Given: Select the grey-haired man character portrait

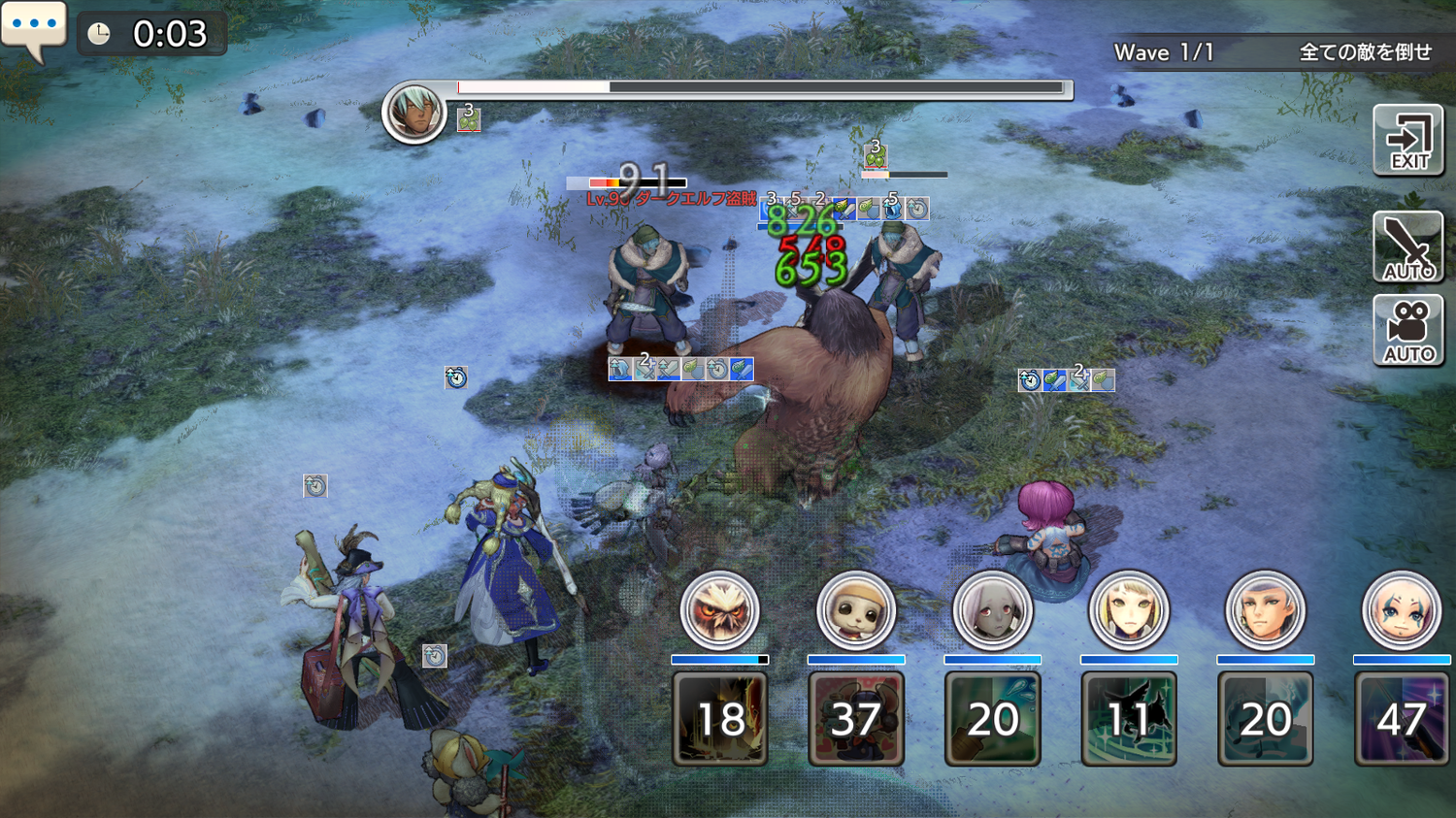Looking at the screenshot, I should [1265, 610].
